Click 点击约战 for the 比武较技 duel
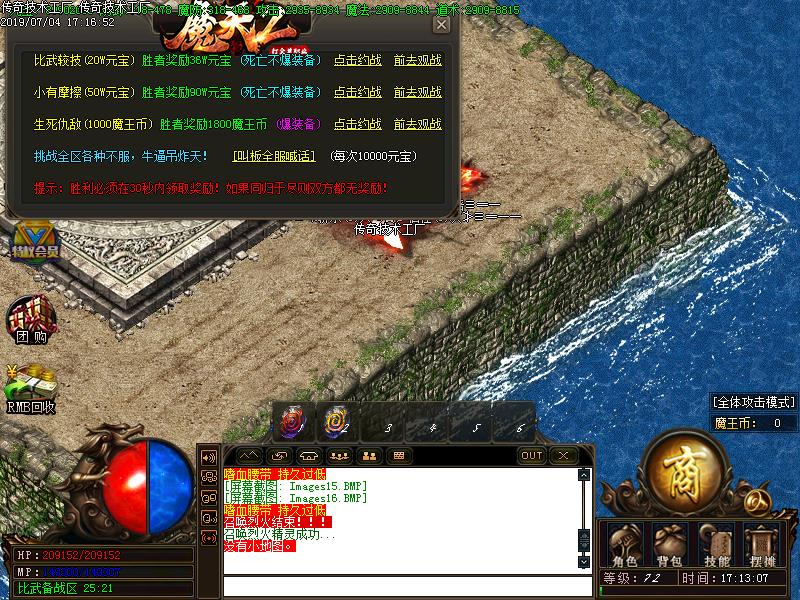 [x=357, y=60]
